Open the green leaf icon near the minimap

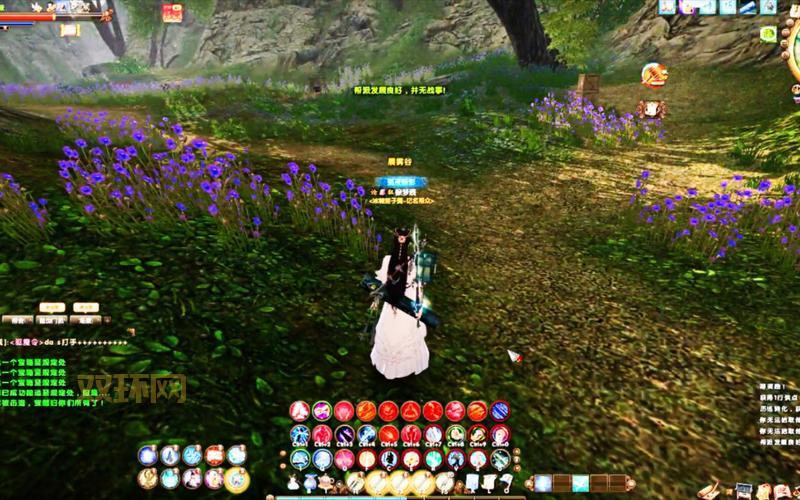point(768,33)
